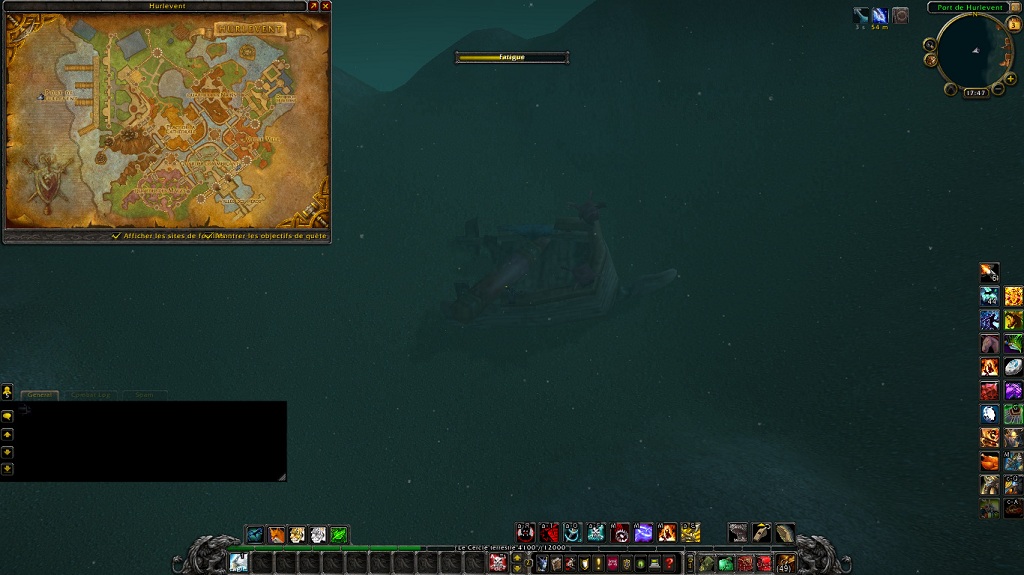Zoom out the minimap with minus button
Screen dimensions: 1024x575
tap(999, 90)
